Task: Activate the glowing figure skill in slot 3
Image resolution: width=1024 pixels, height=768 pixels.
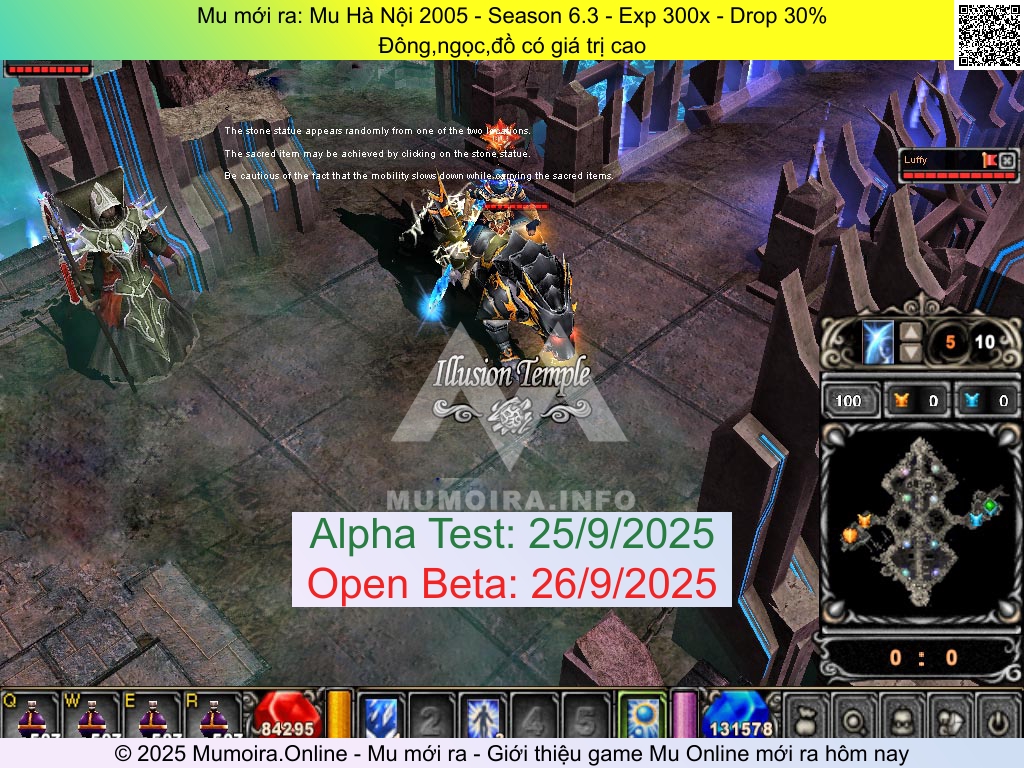Action: pyautogui.click(x=483, y=716)
